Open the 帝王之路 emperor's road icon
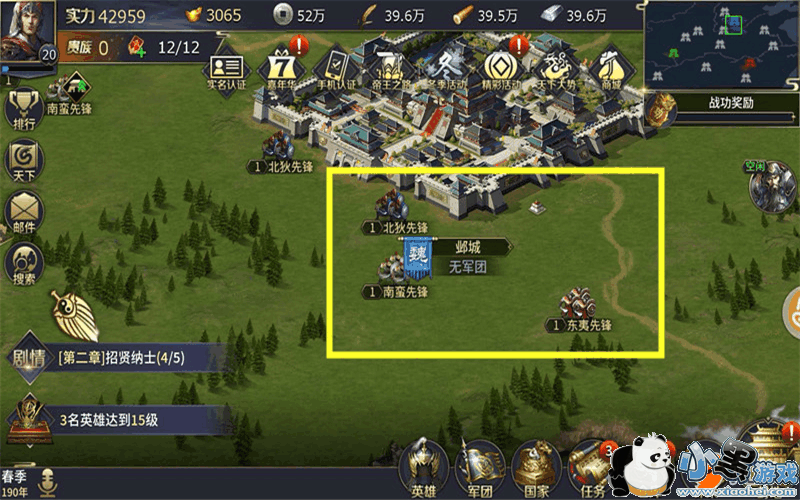This screenshot has height=500, width=800. pos(388,66)
